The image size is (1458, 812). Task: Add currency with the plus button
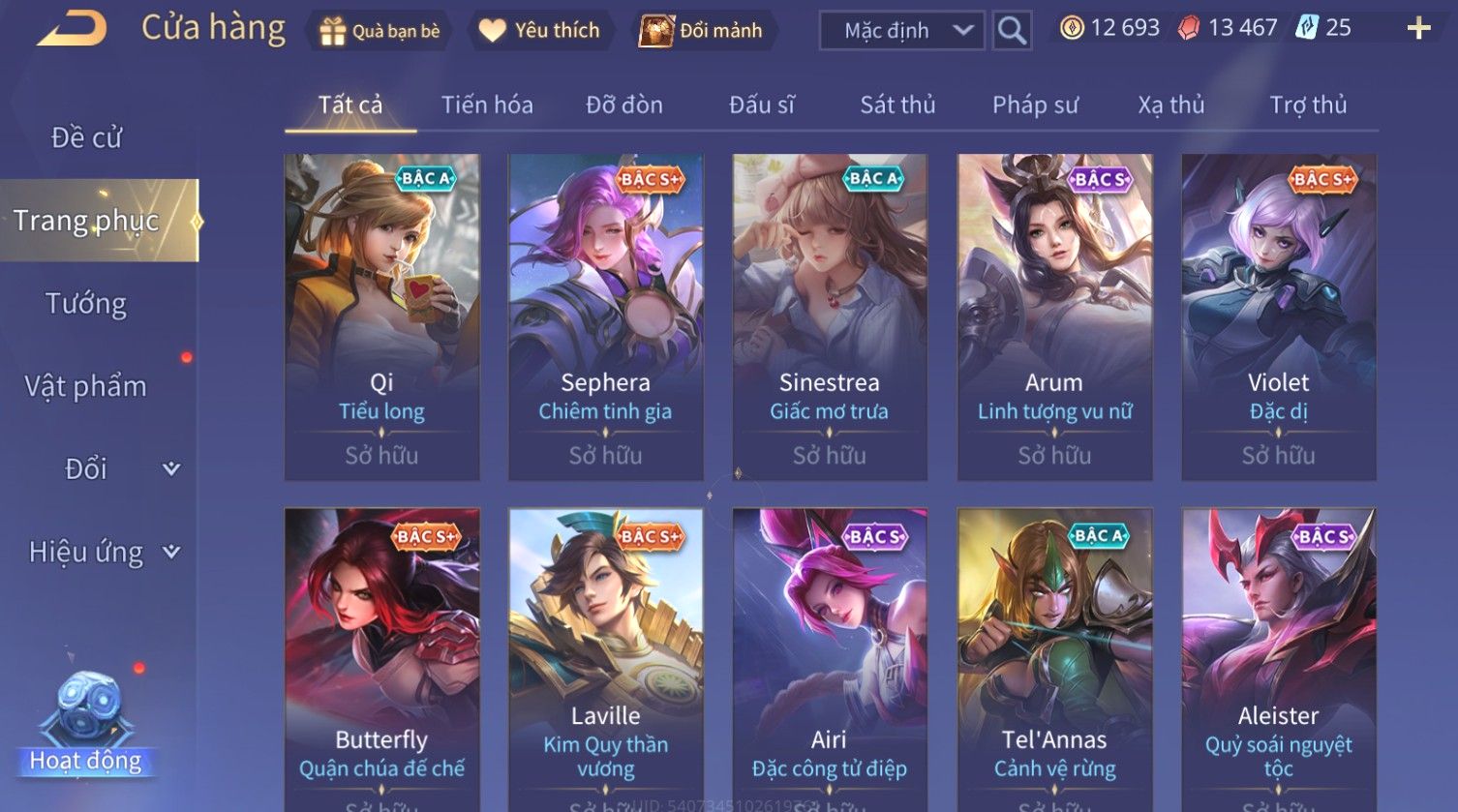1418,28
